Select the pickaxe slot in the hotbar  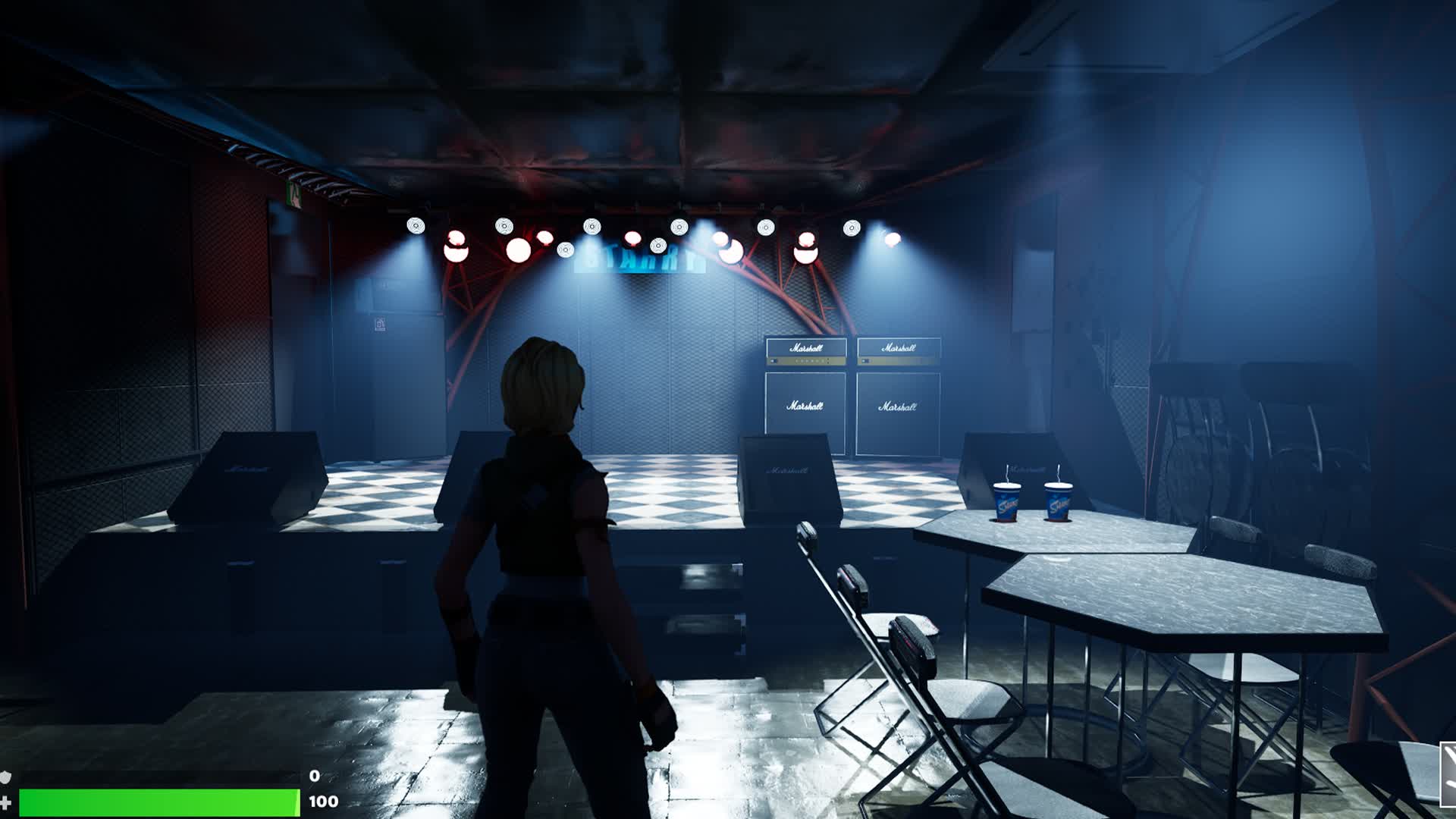[x=1448, y=772]
